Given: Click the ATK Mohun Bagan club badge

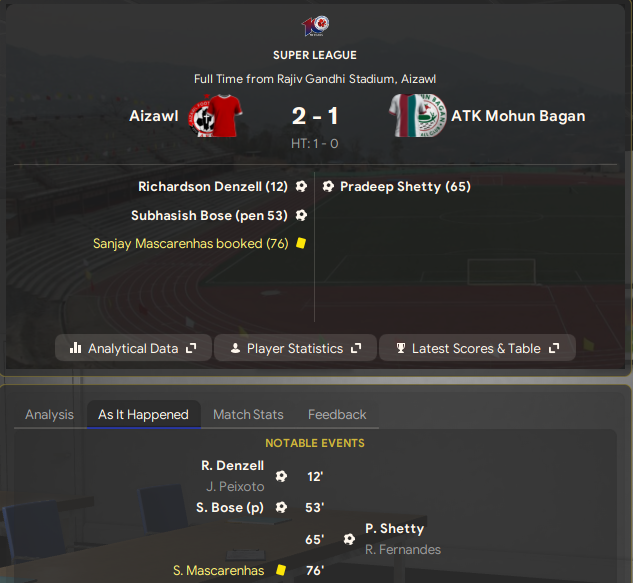Looking at the screenshot, I should pos(417,116).
